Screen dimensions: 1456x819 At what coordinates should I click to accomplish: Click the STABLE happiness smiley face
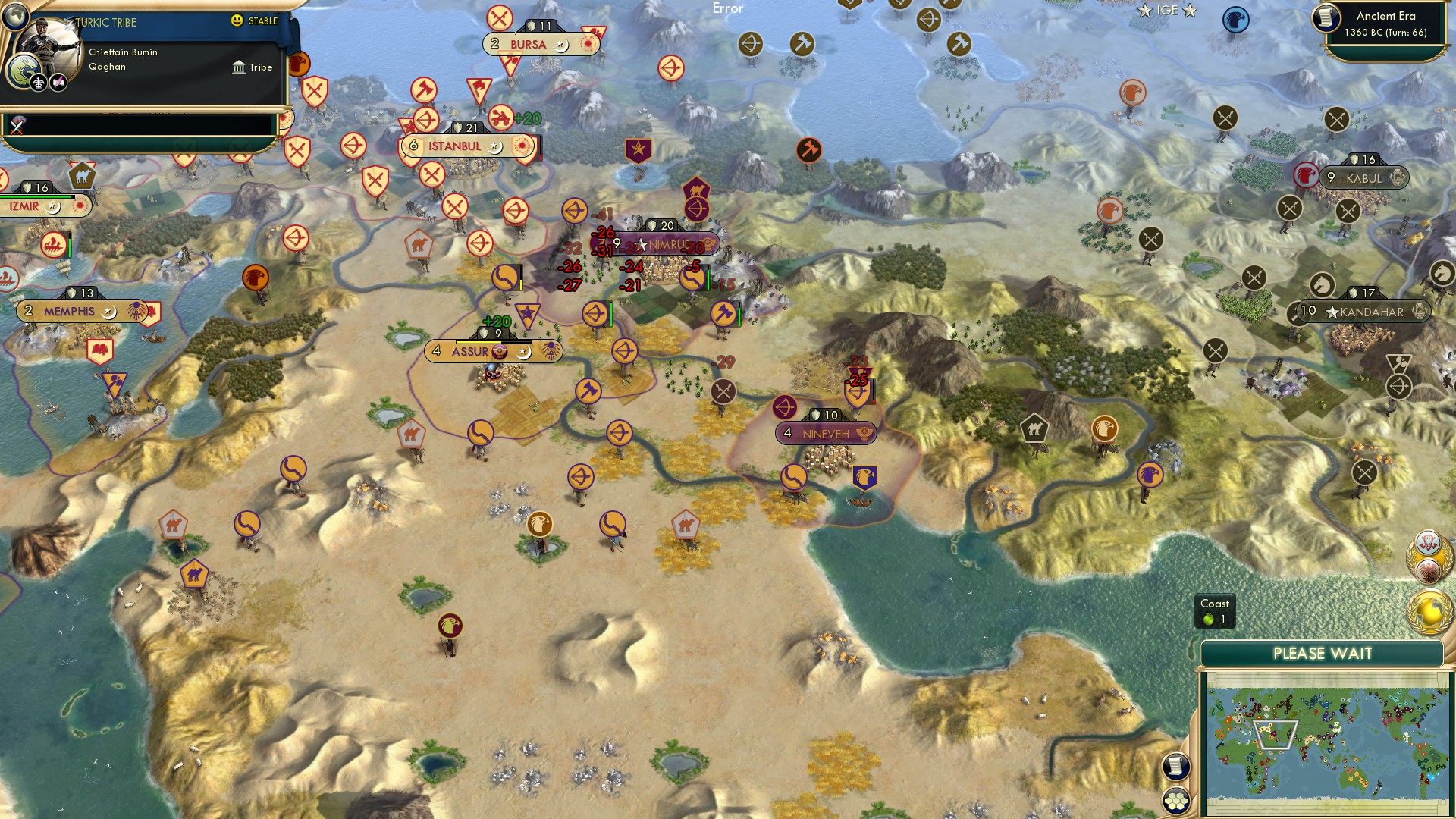click(x=237, y=20)
